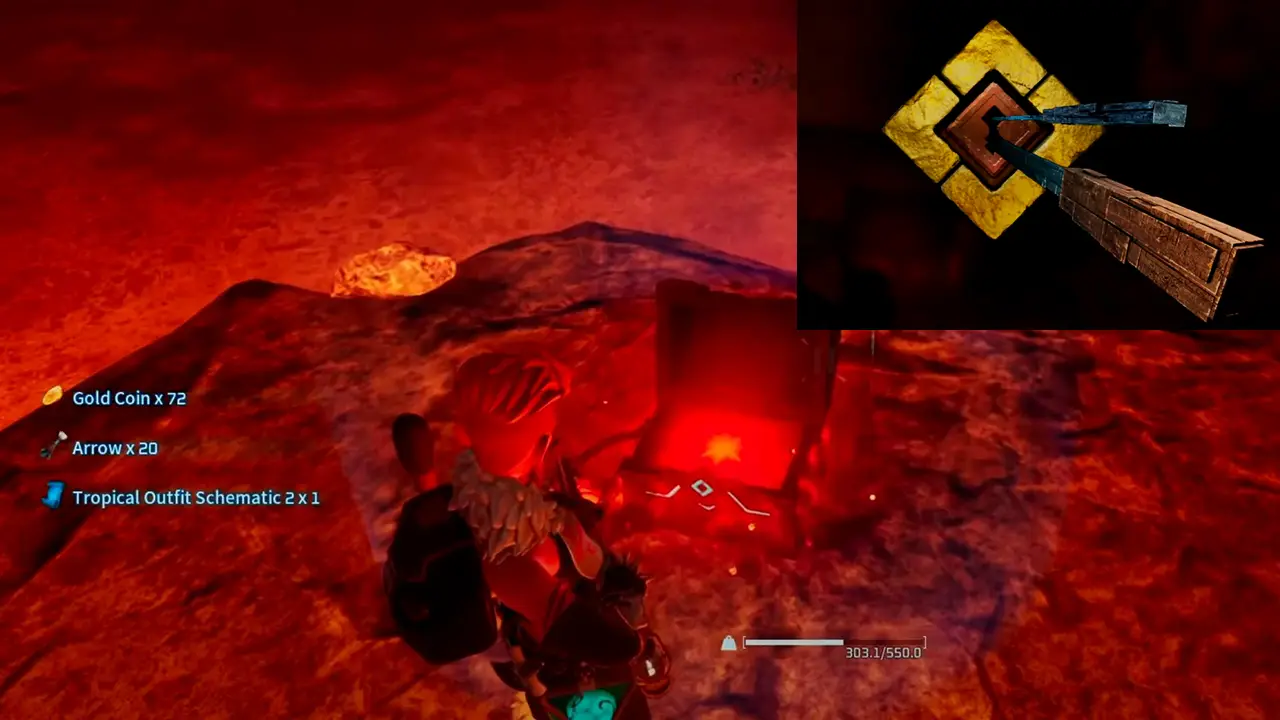Click the Tropical Outfit Schematic 2 x 1 label
Screen dimensions: 1280x720
click(x=196, y=497)
